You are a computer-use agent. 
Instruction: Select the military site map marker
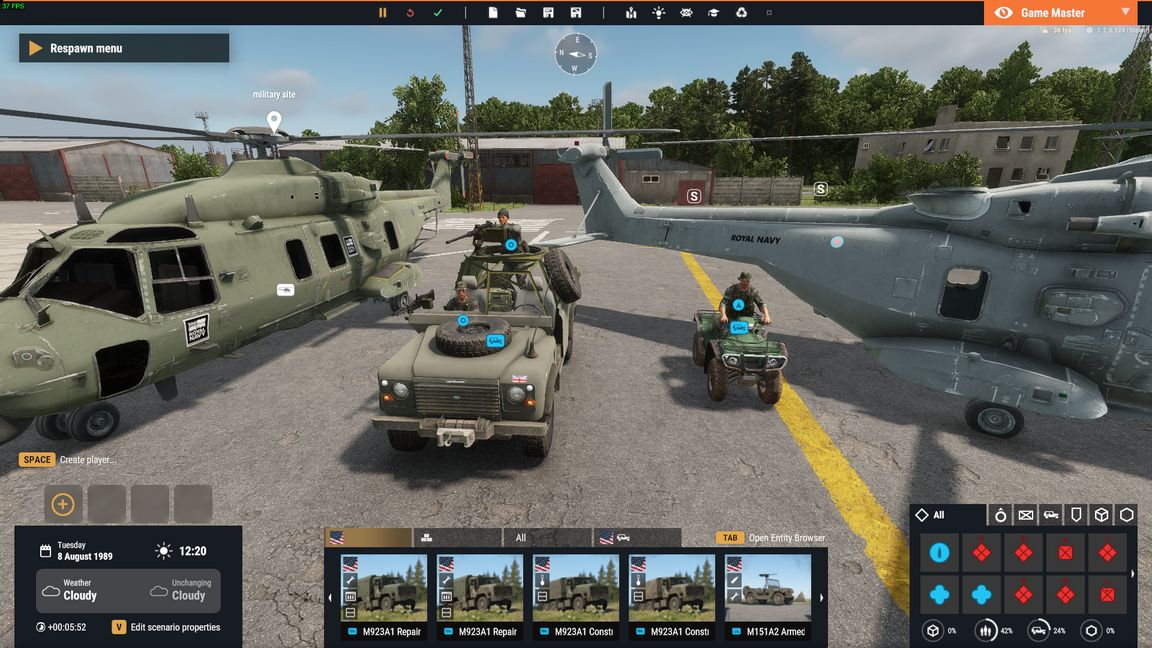click(x=273, y=122)
